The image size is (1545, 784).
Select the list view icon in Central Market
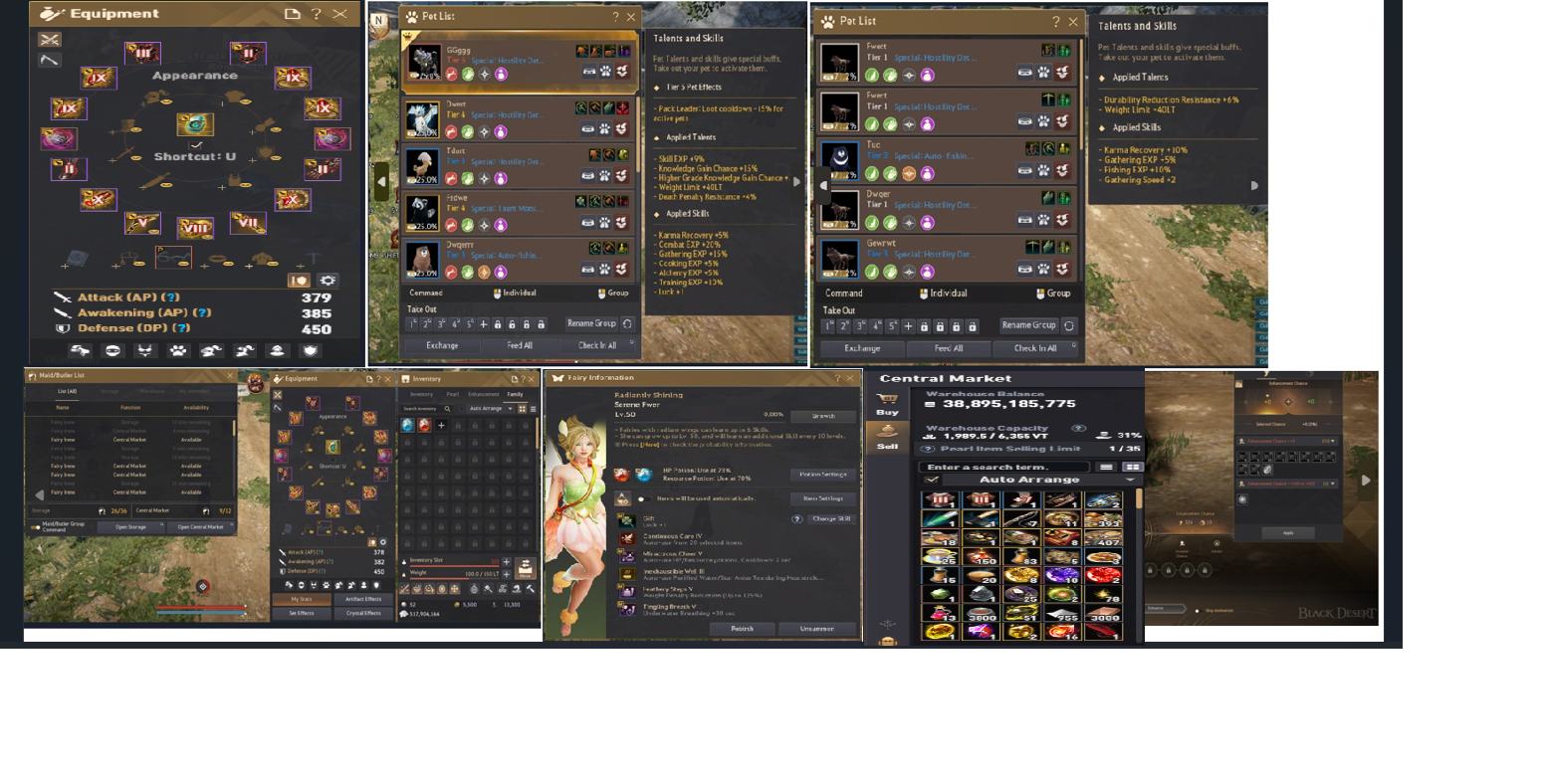1106,468
